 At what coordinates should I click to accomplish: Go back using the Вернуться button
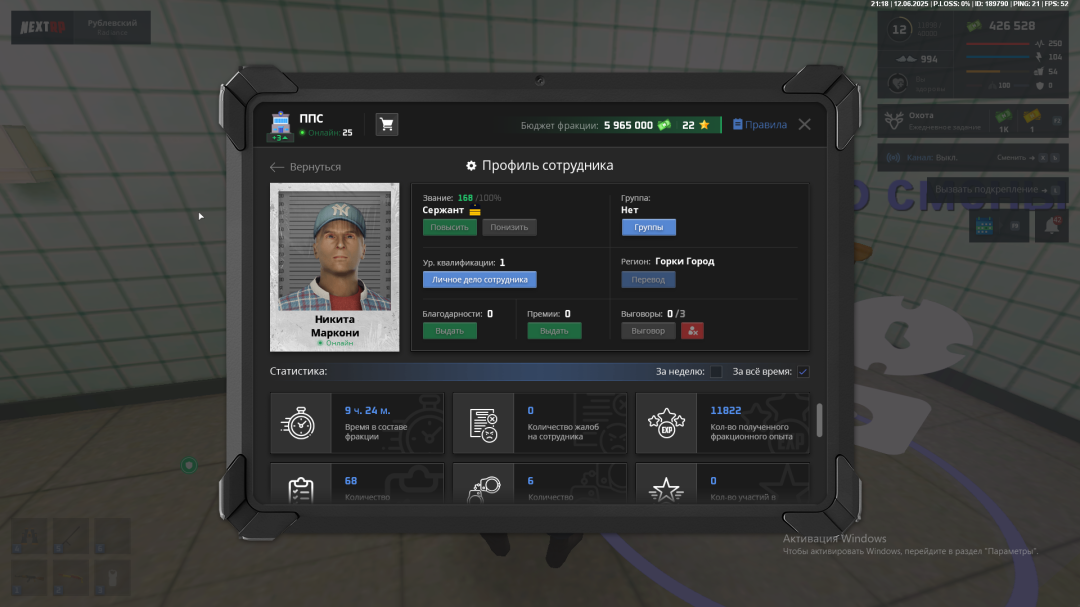(x=306, y=167)
